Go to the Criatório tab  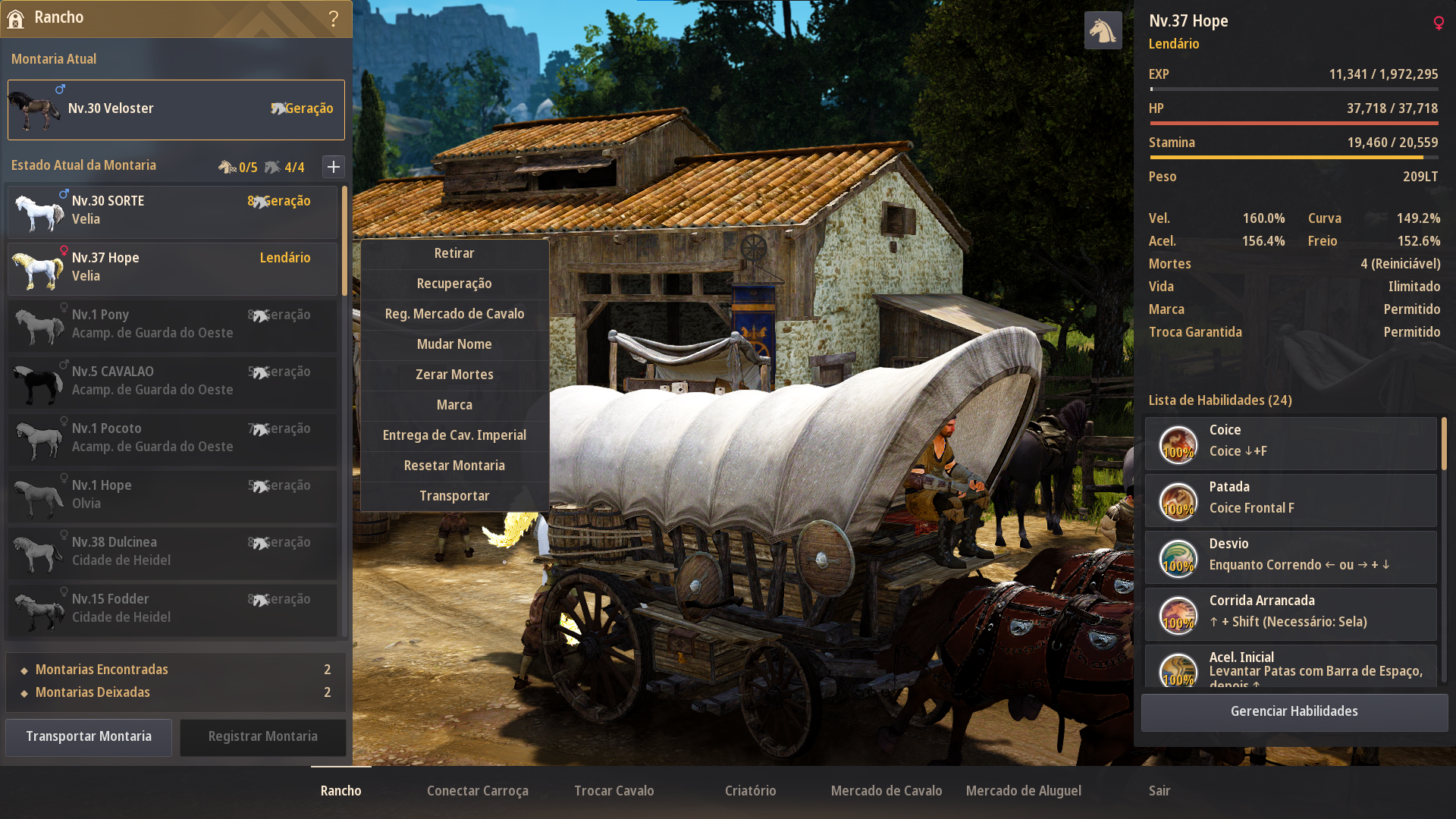tap(751, 791)
